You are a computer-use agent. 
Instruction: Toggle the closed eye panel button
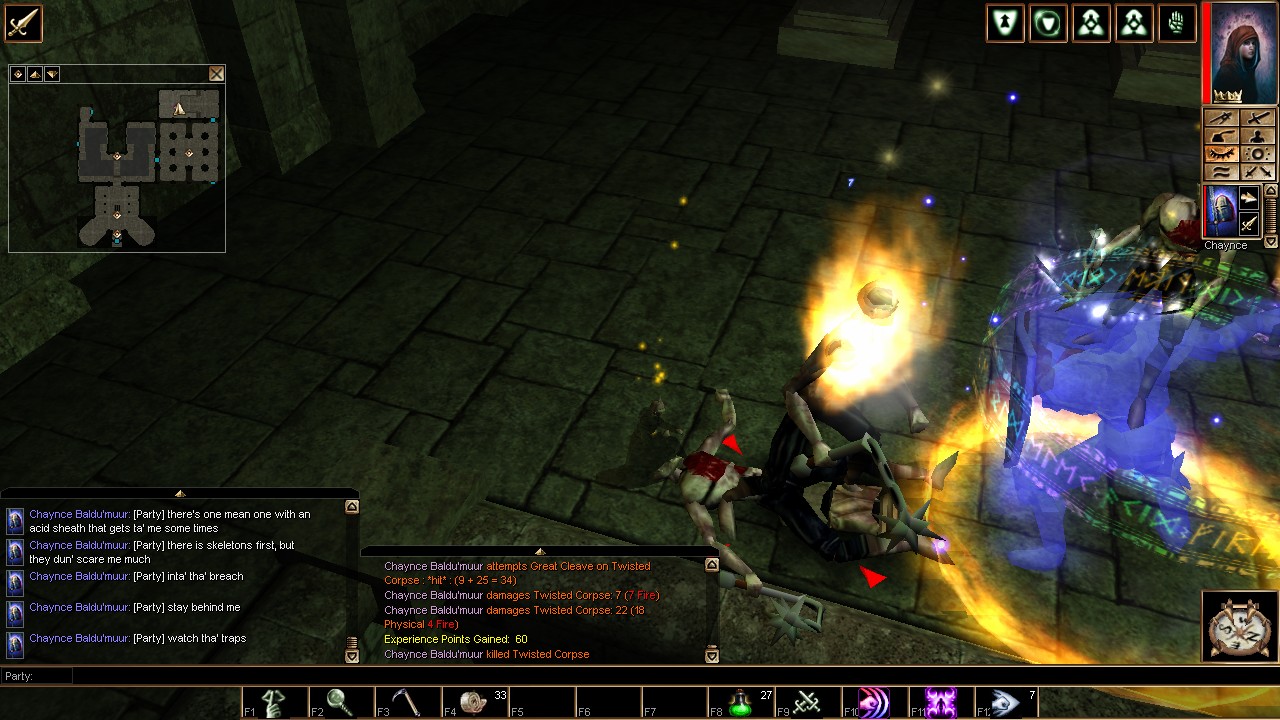1219,154
